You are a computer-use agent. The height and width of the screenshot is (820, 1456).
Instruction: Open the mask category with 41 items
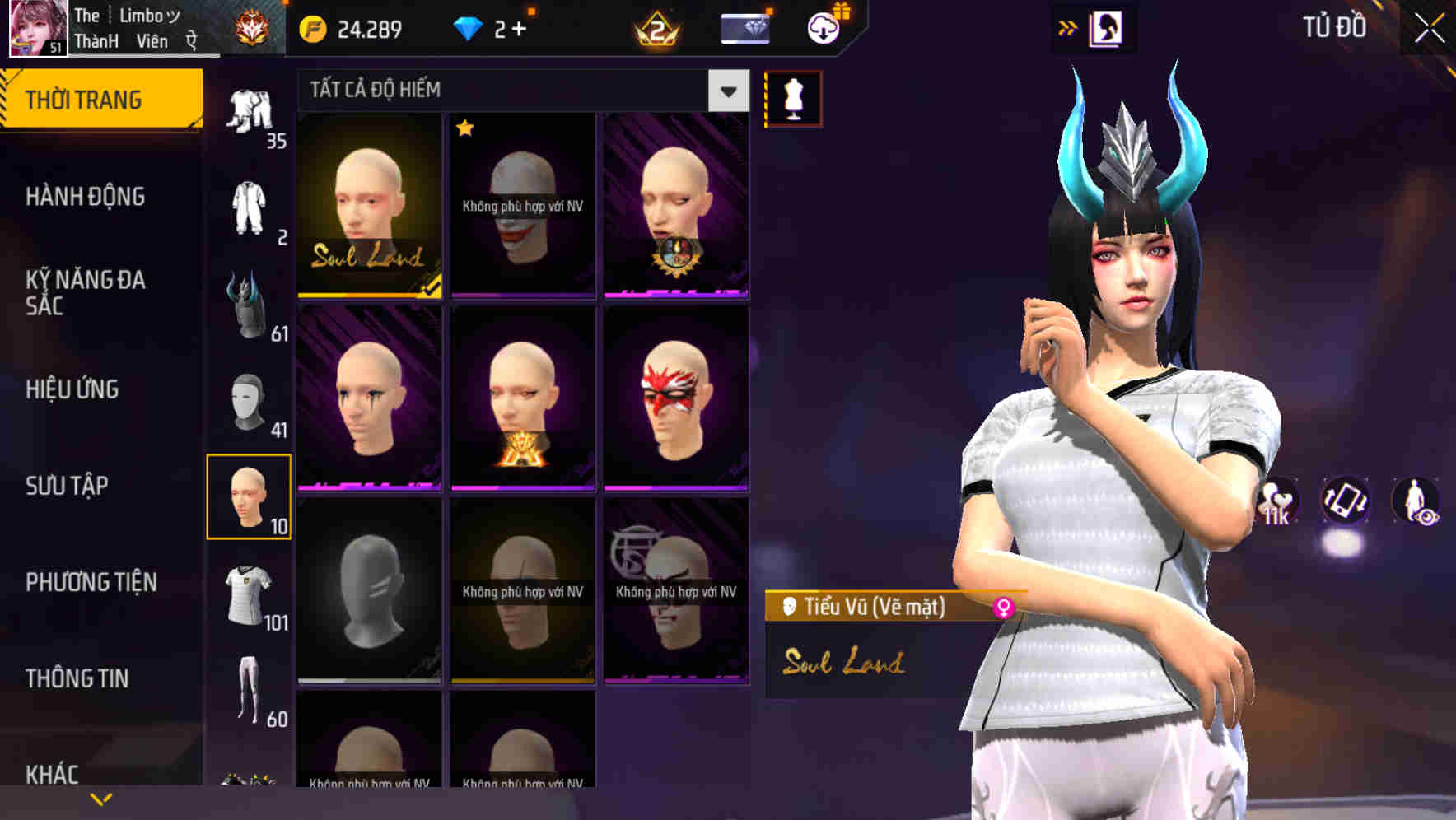[x=249, y=401]
